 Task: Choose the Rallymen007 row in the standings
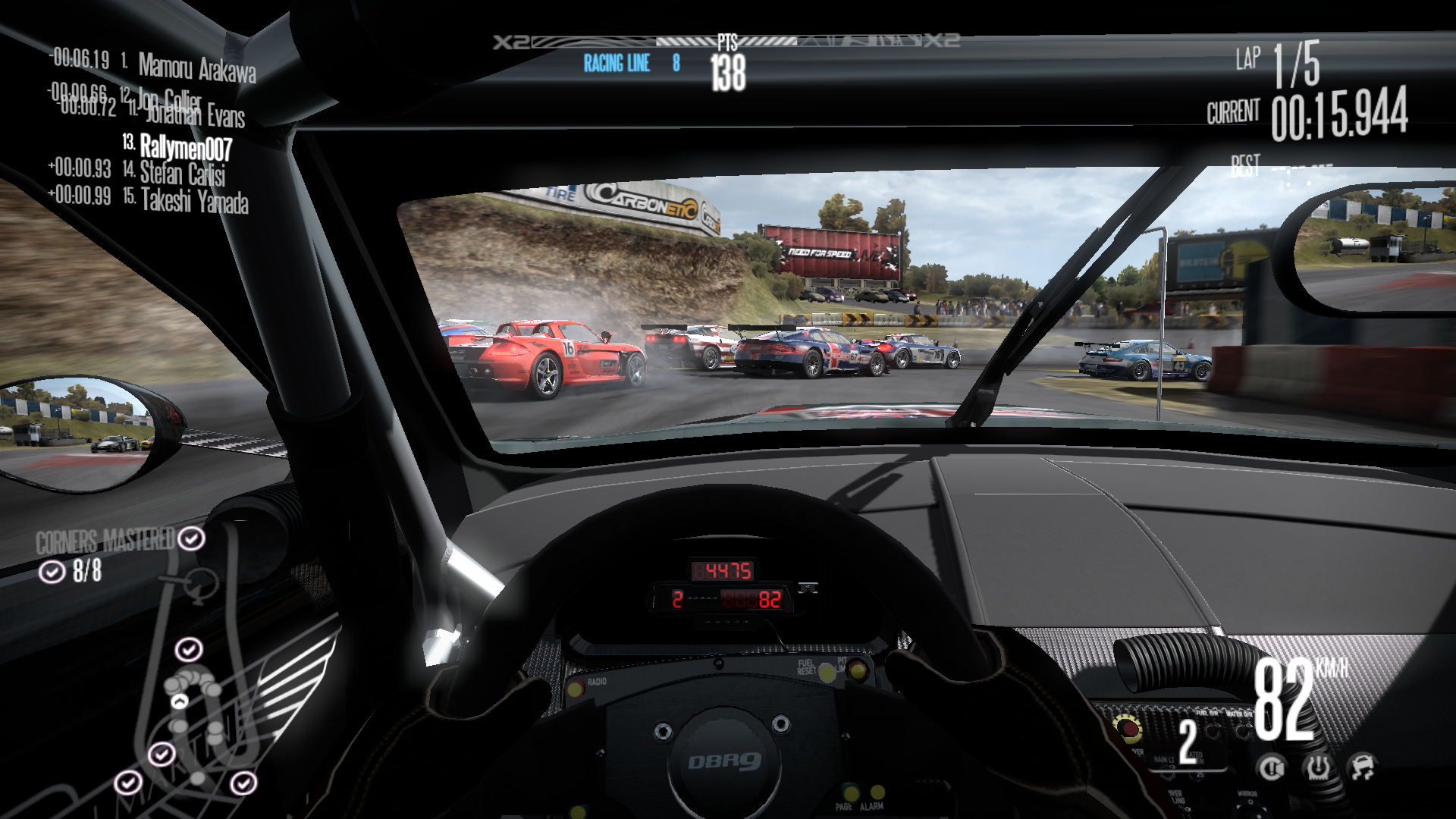[185, 146]
